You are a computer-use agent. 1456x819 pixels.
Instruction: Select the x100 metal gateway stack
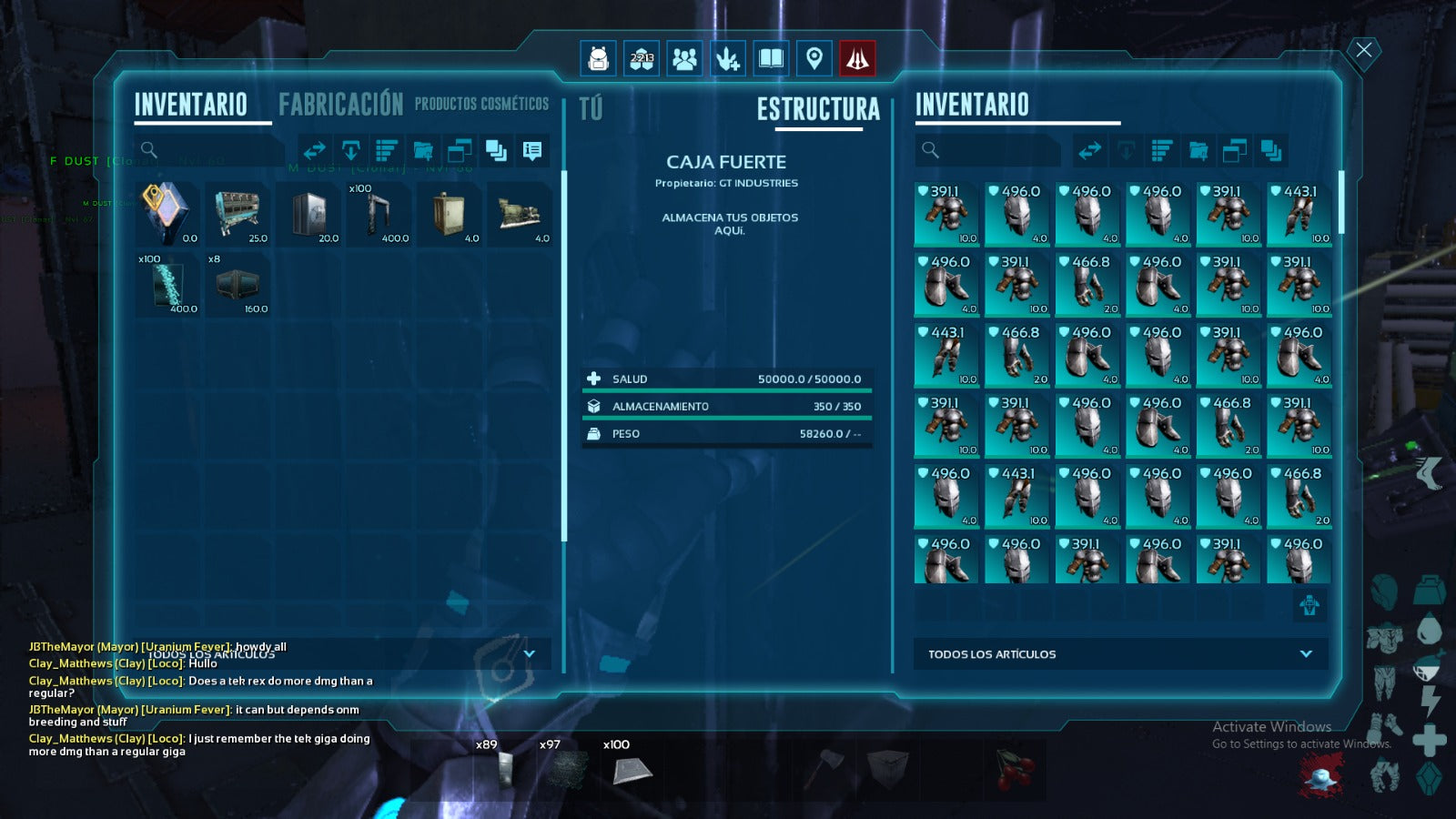(x=380, y=214)
